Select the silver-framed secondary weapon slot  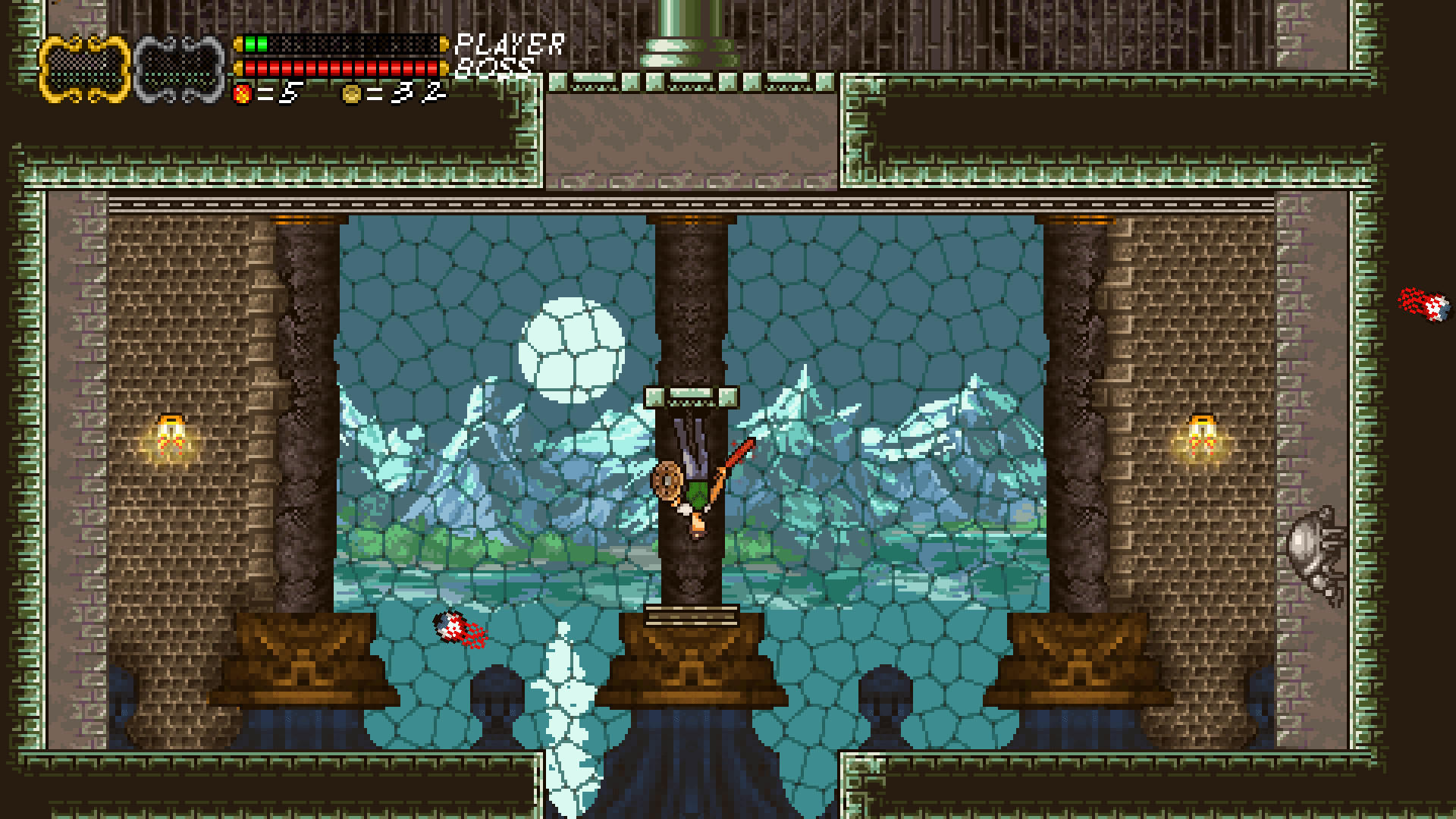[x=178, y=67]
